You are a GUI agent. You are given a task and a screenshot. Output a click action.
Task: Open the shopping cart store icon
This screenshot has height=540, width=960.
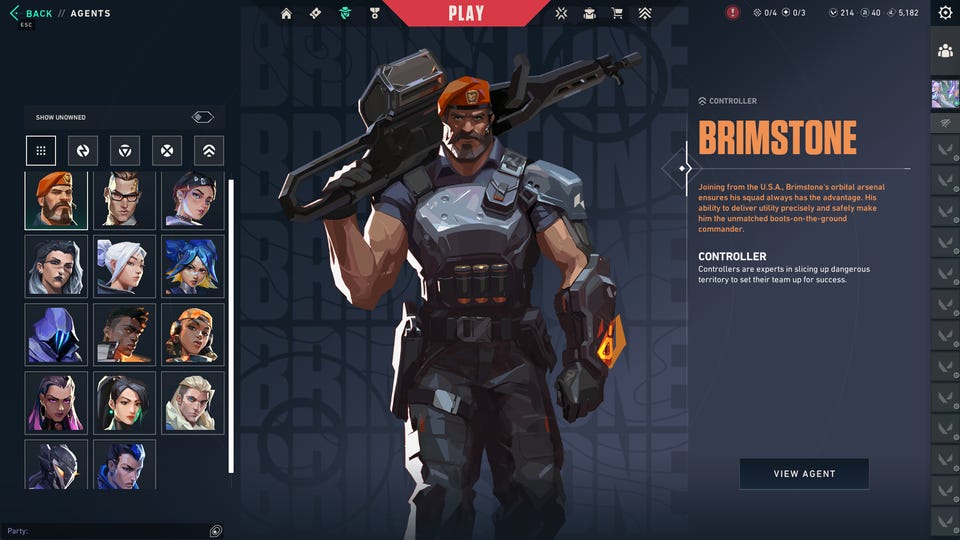(617, 14)
